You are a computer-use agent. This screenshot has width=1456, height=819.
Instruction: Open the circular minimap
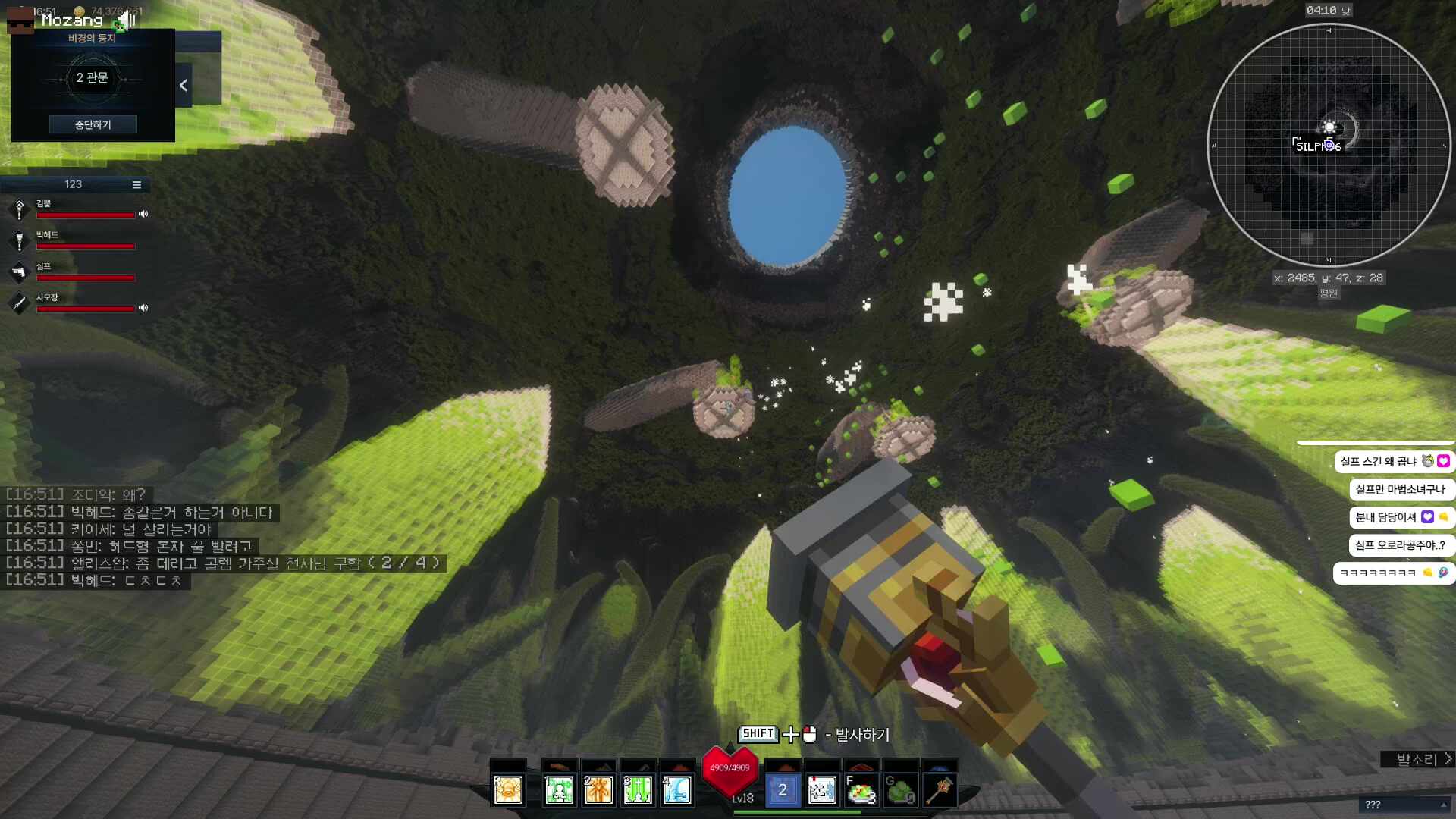[x=1329, y=145]
